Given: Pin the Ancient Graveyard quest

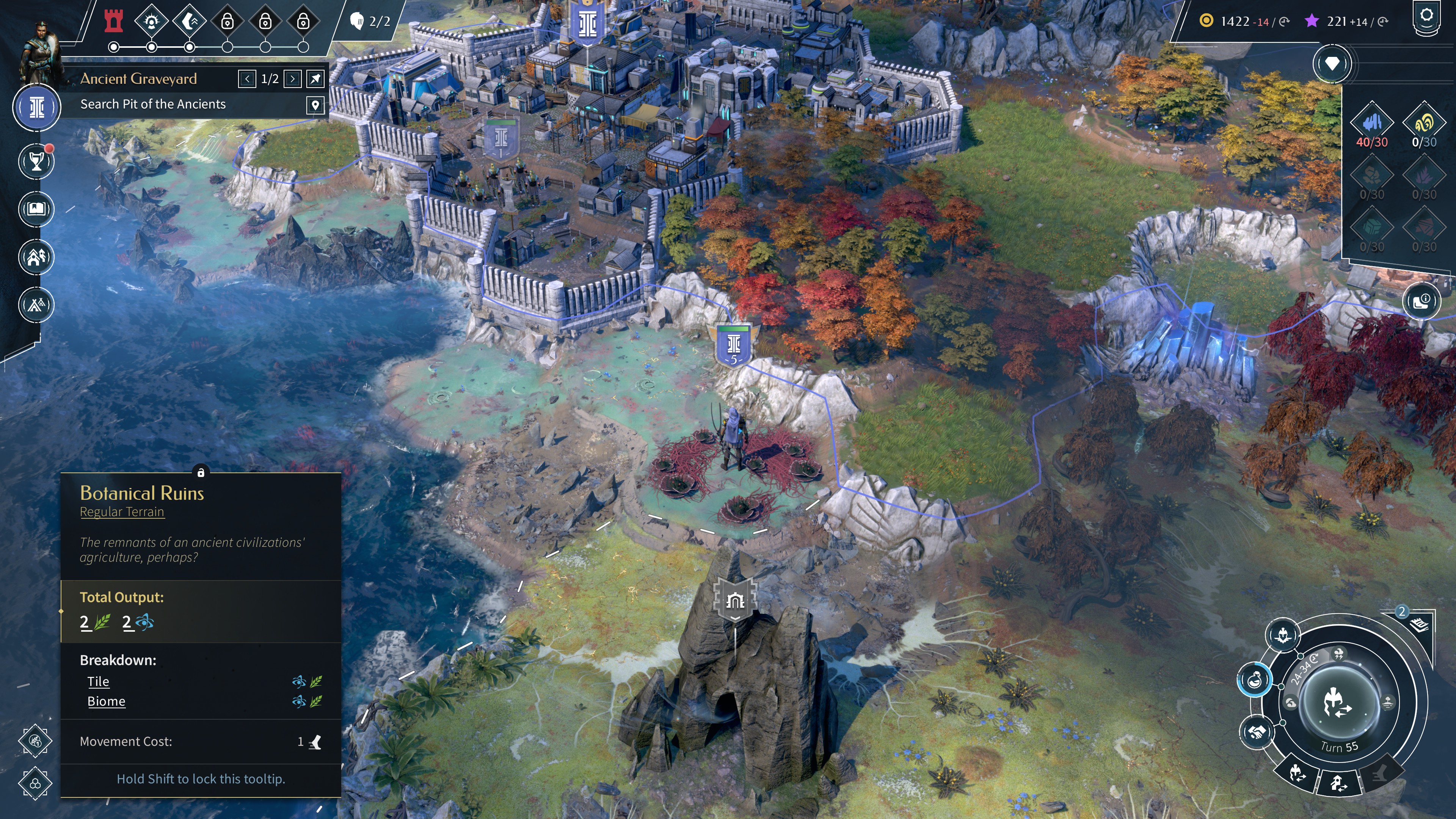Looking at the screenshot, I should tap(315, 78).
